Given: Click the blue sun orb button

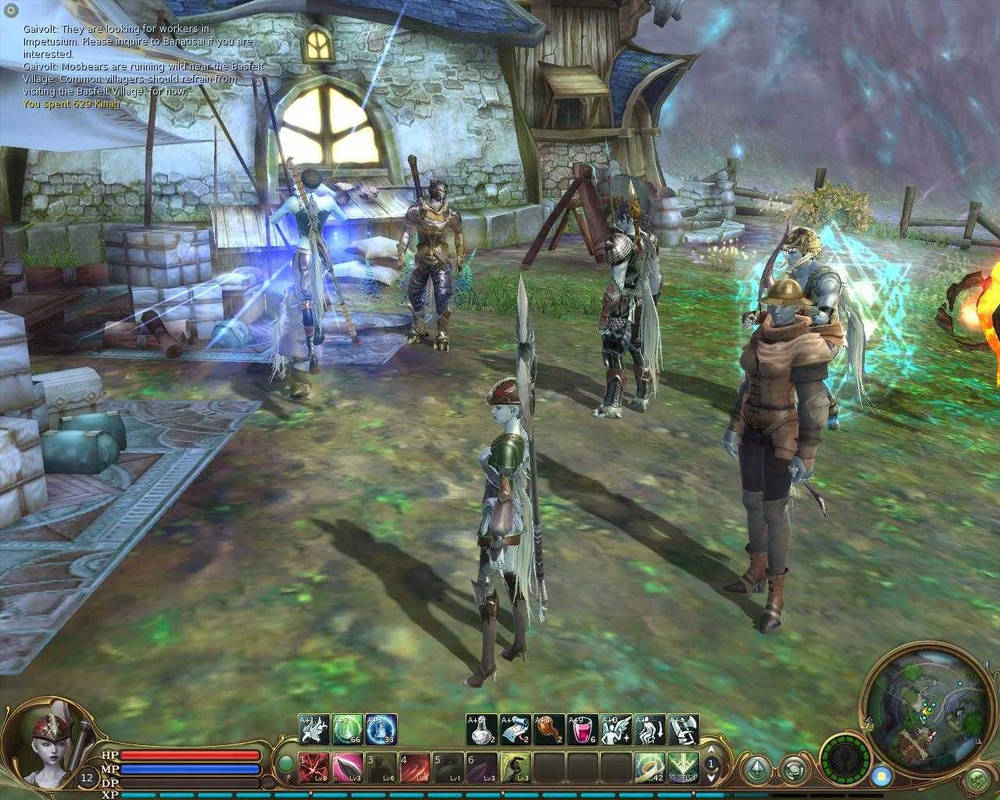Looking at the screenshot, I should (881, 775).
